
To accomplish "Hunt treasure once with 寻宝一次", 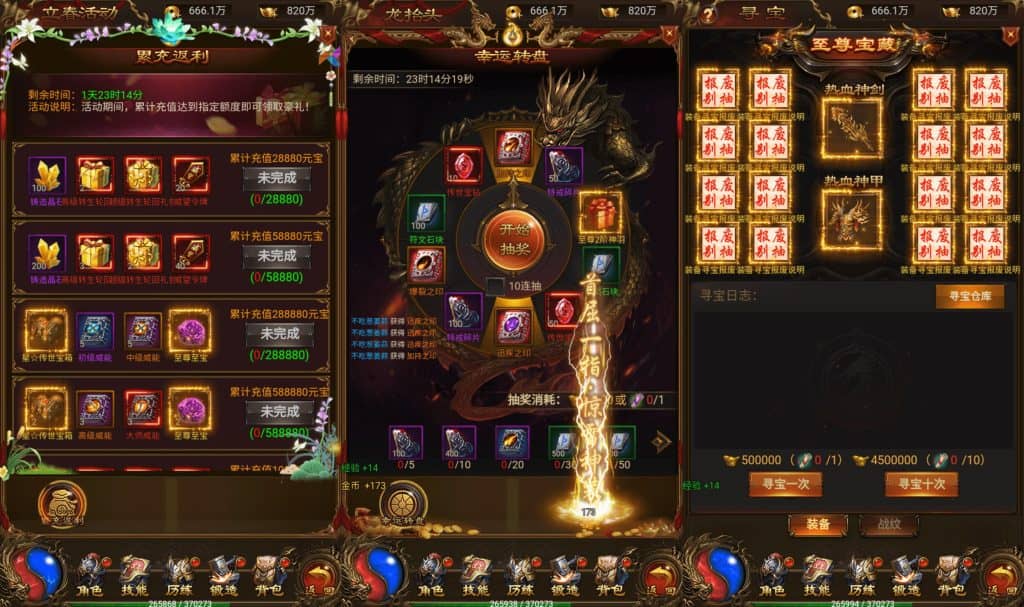I will 785,484.
